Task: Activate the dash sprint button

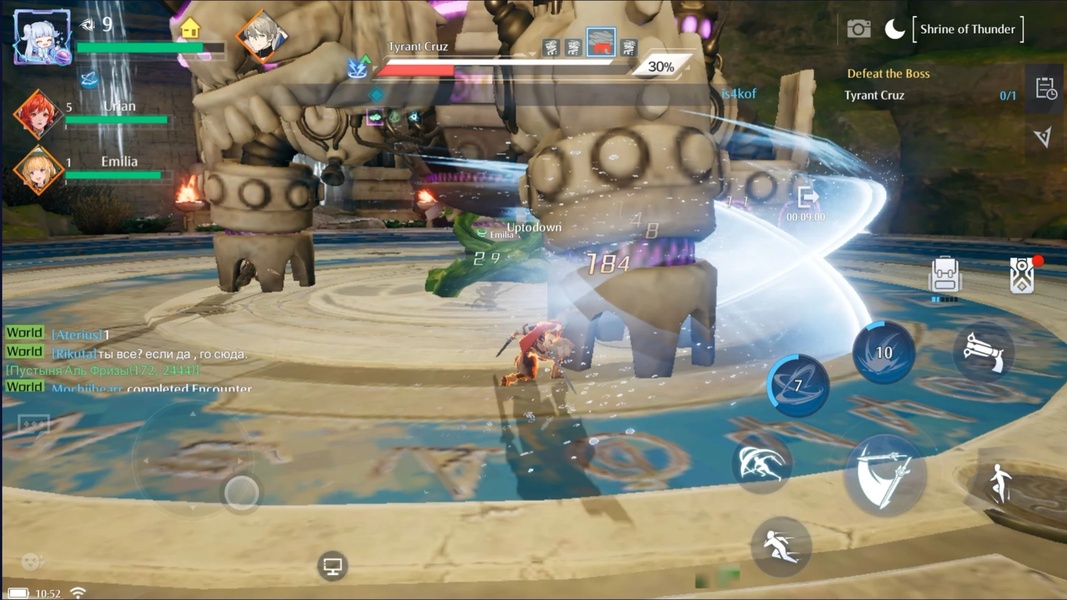Action: tap(780, 545)
